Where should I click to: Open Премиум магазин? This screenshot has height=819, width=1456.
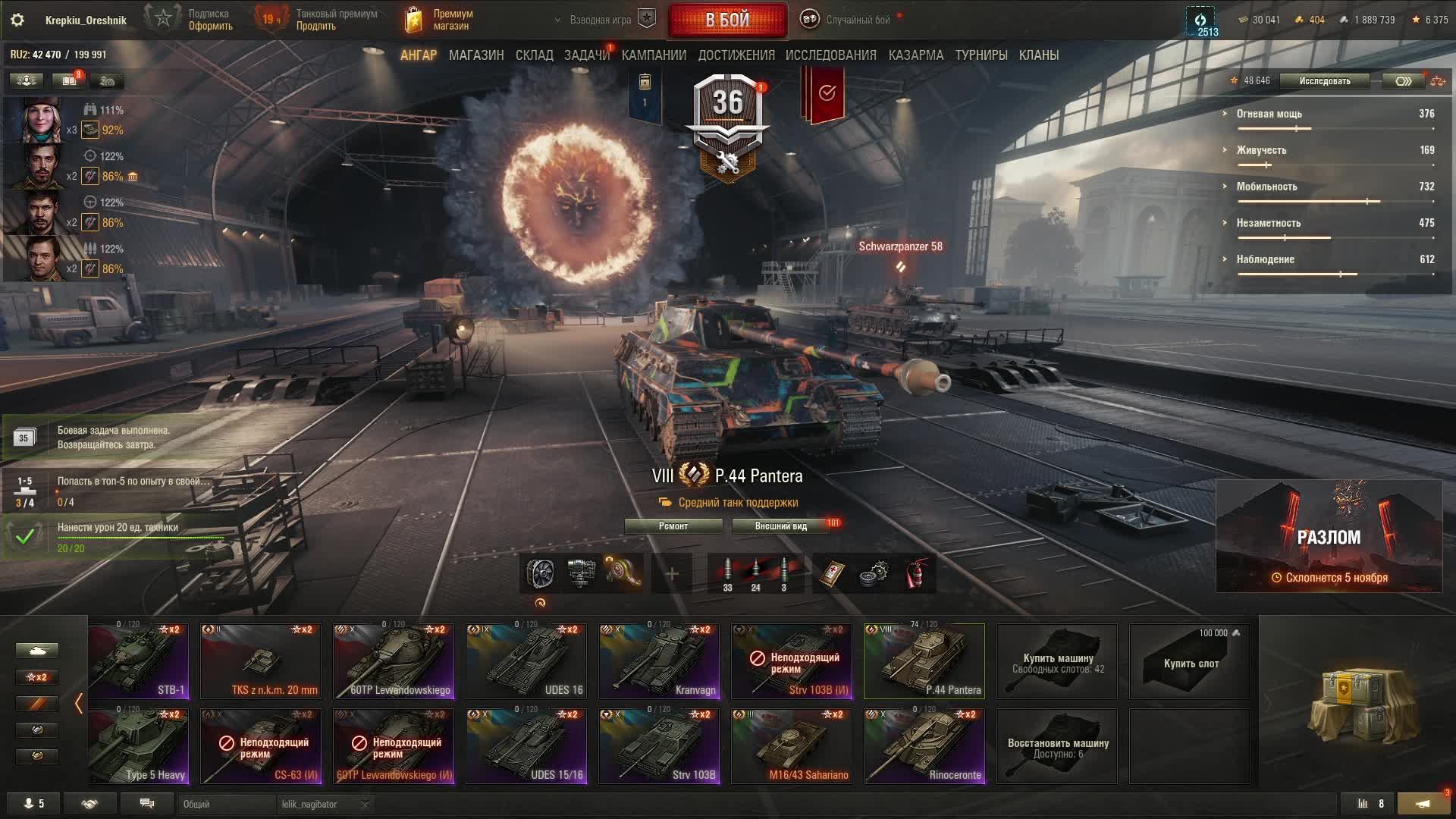point(440,20)
